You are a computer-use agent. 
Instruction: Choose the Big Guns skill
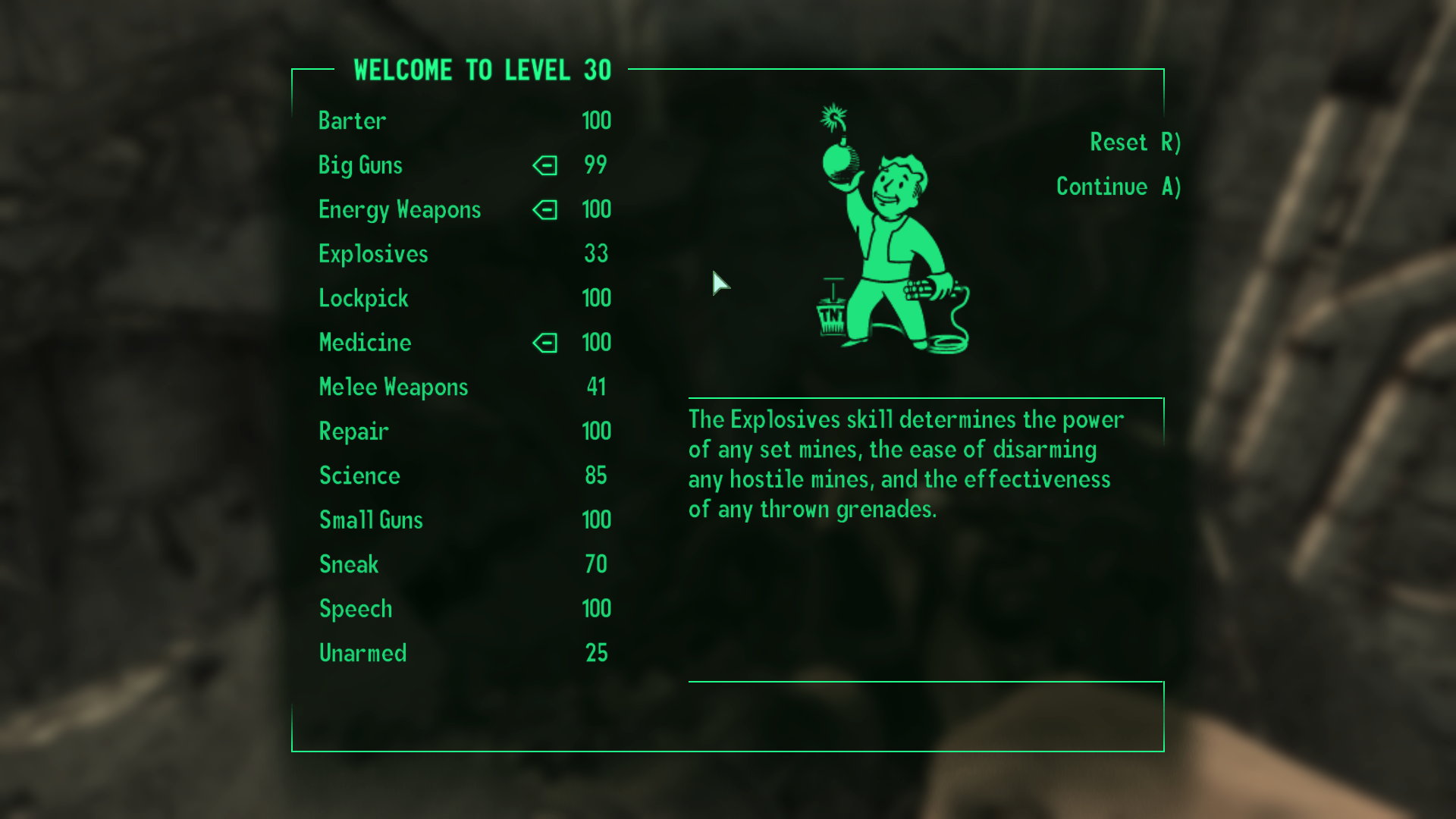[x=360, y=165]
